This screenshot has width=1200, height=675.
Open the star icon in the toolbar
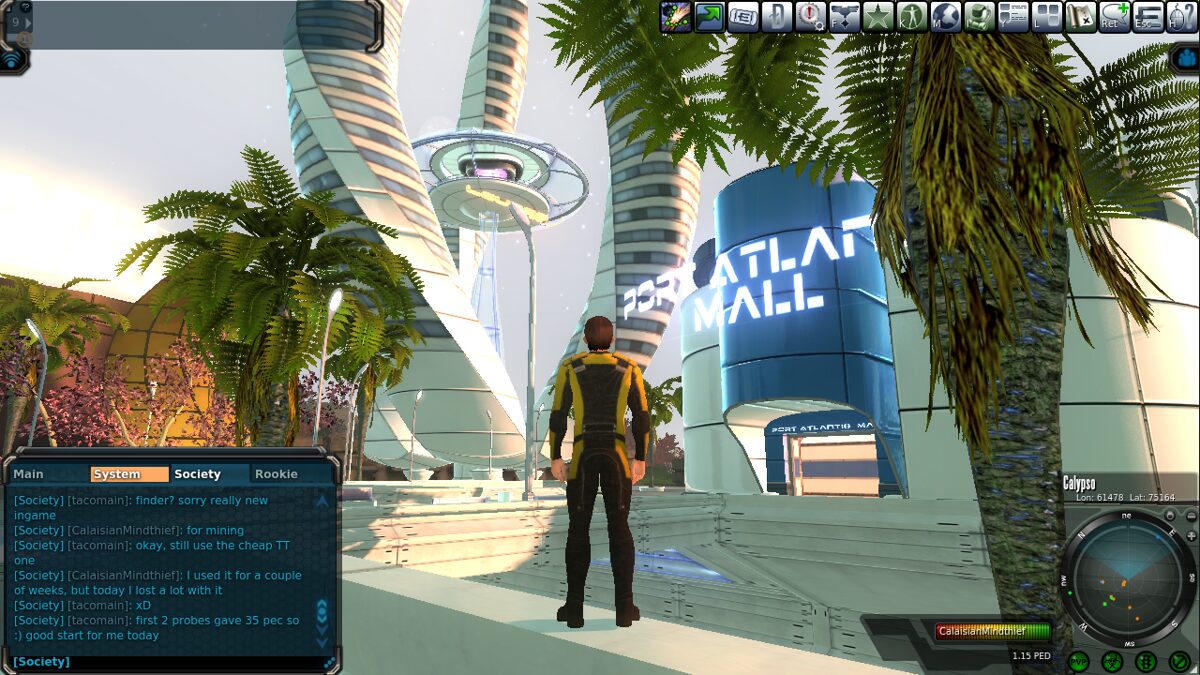pyautogui.click(x=878, y=17)
